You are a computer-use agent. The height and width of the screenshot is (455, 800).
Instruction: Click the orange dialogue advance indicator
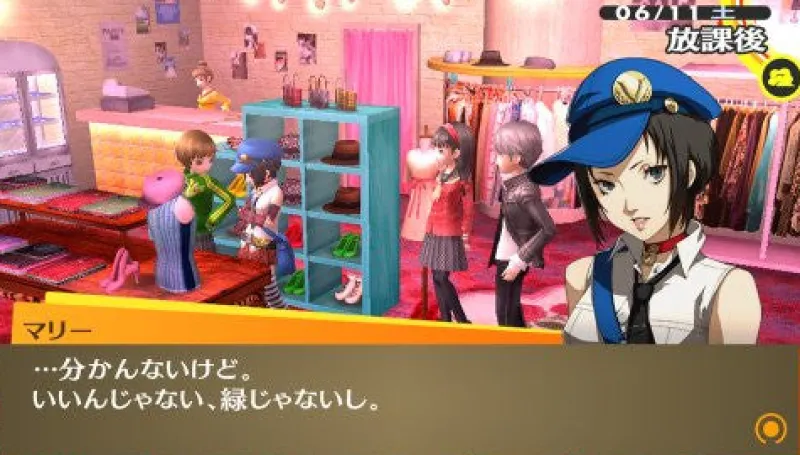770,428
